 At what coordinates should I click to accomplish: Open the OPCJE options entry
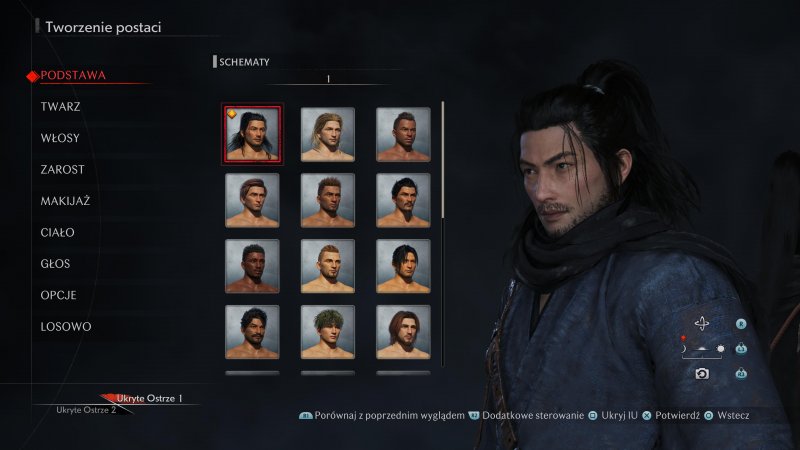click(x=58, y=296)
